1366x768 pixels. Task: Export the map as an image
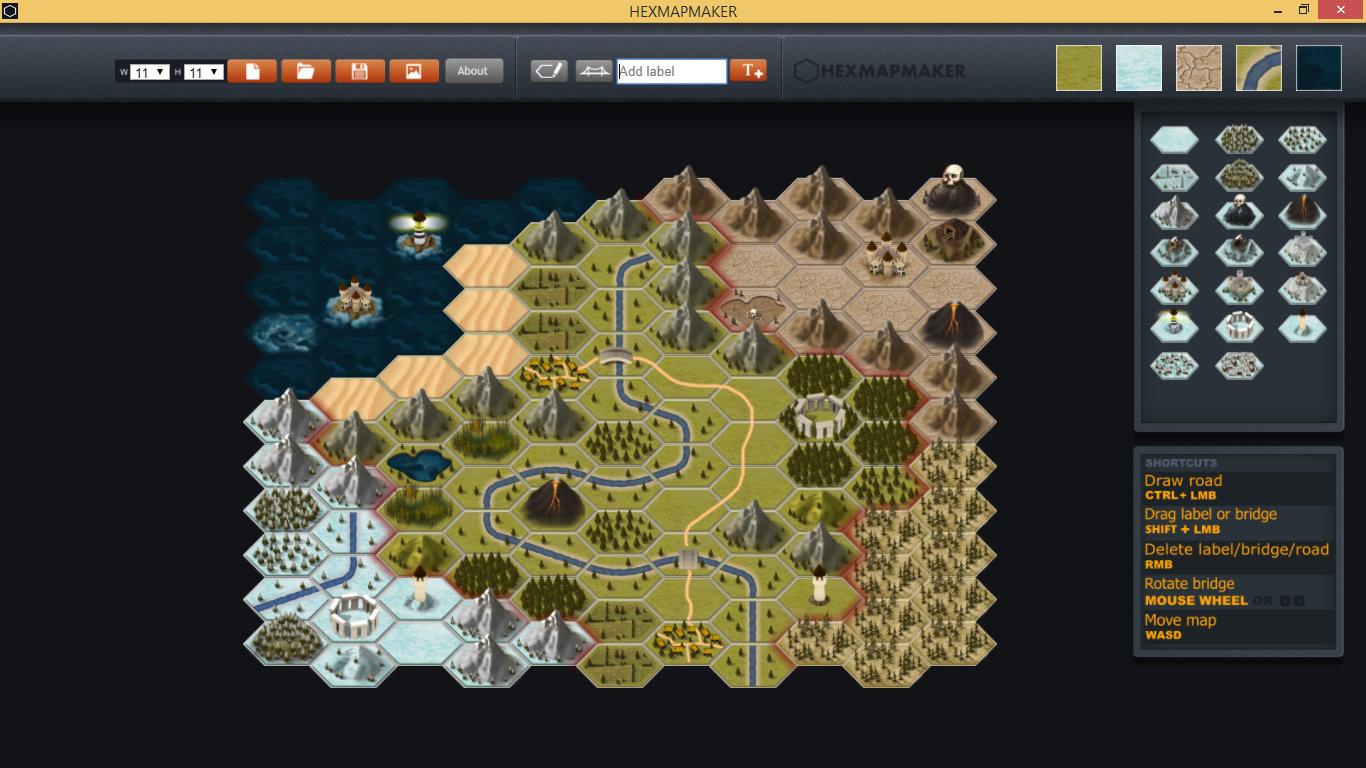point(414,70)
